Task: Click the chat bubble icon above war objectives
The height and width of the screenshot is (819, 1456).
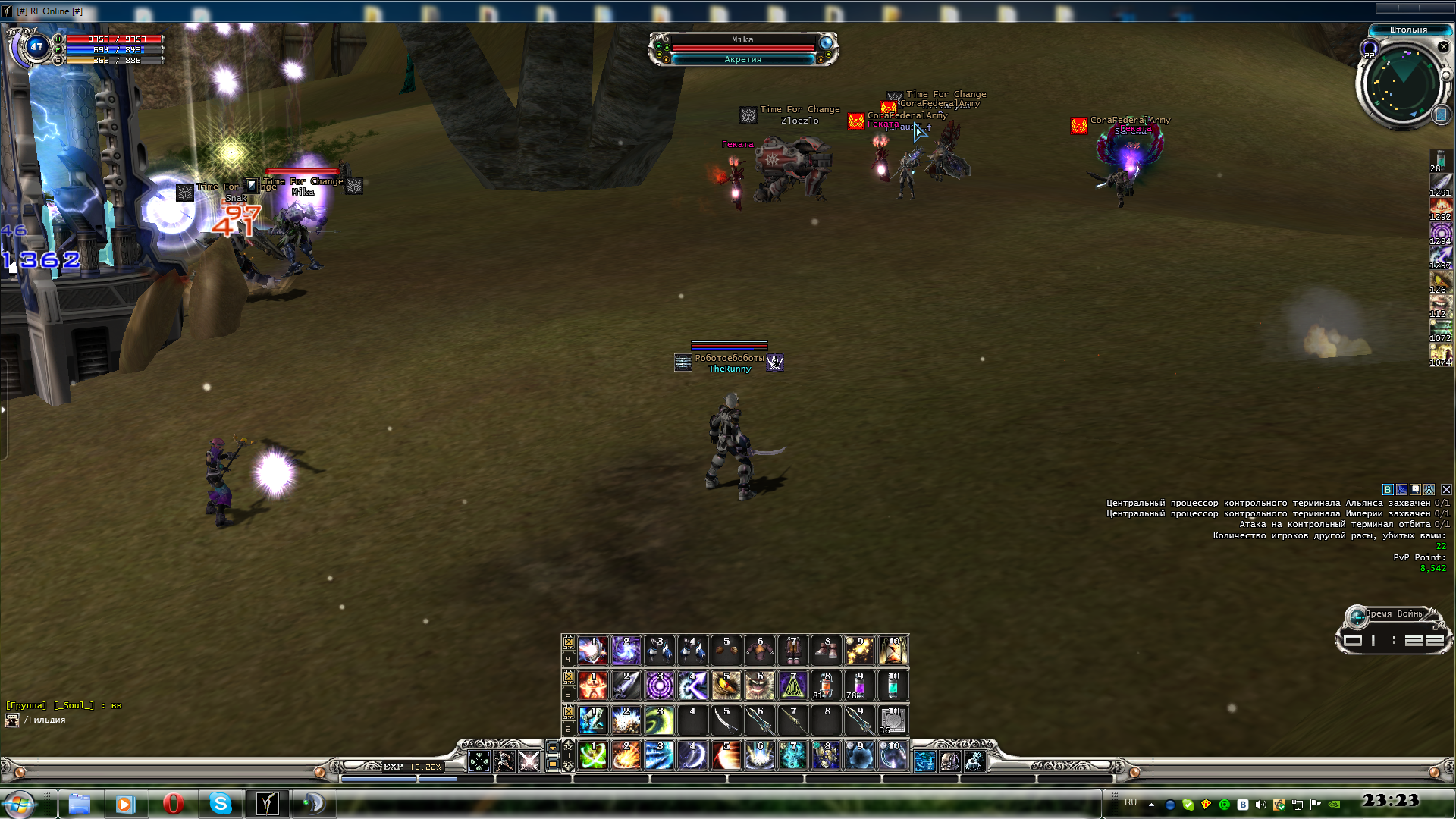Action: pyautogui.click(x=1415, y=490)
